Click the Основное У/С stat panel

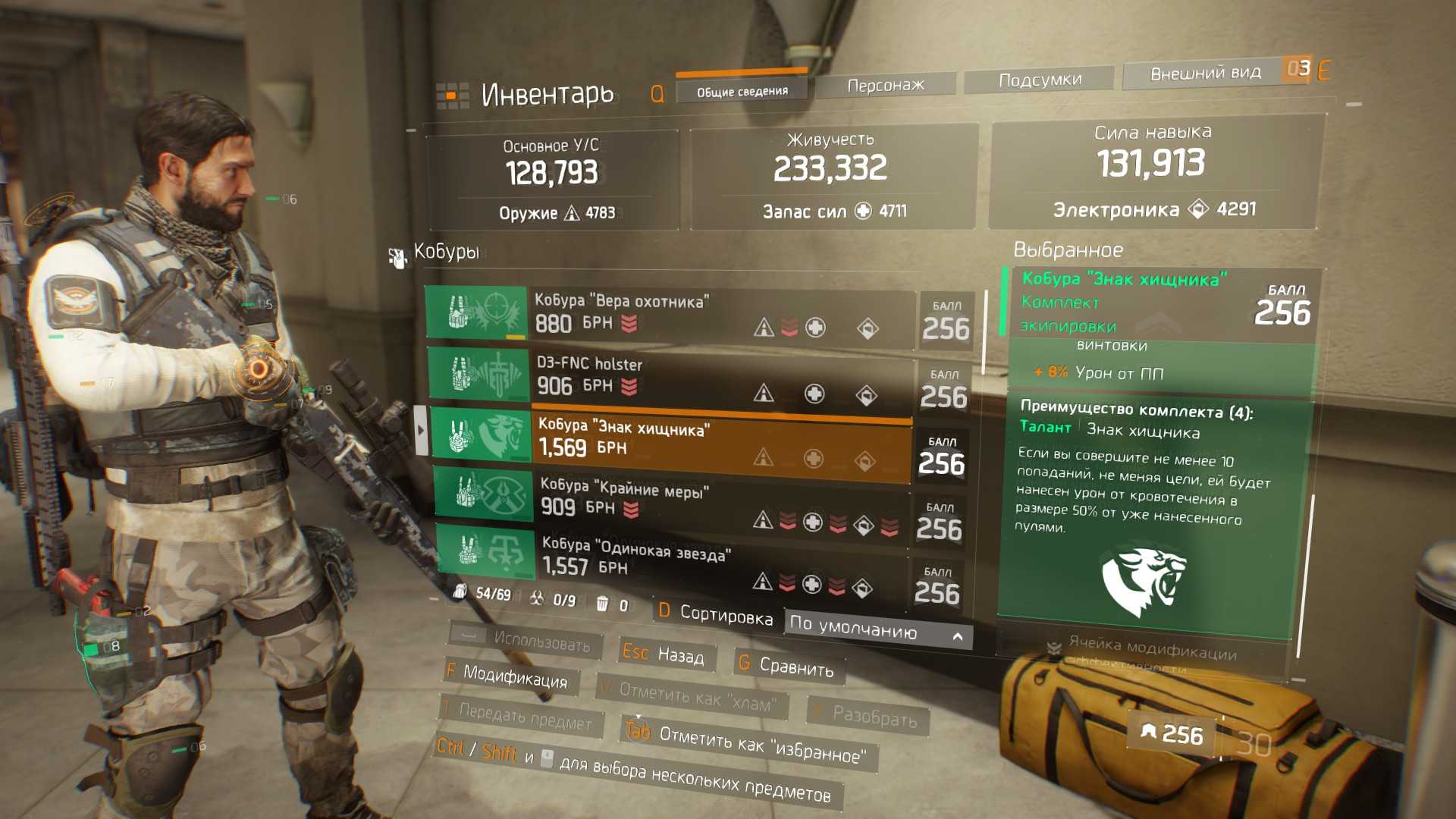click(551, 179)
